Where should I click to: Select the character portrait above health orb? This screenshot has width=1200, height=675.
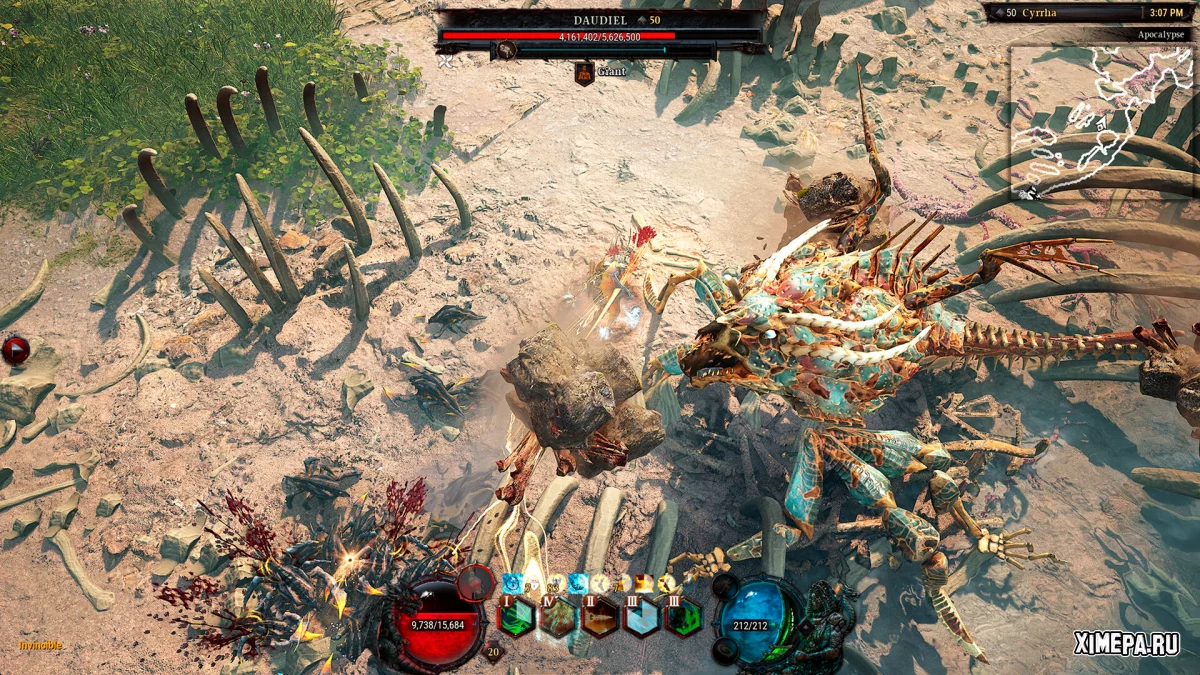pos(476,582)
